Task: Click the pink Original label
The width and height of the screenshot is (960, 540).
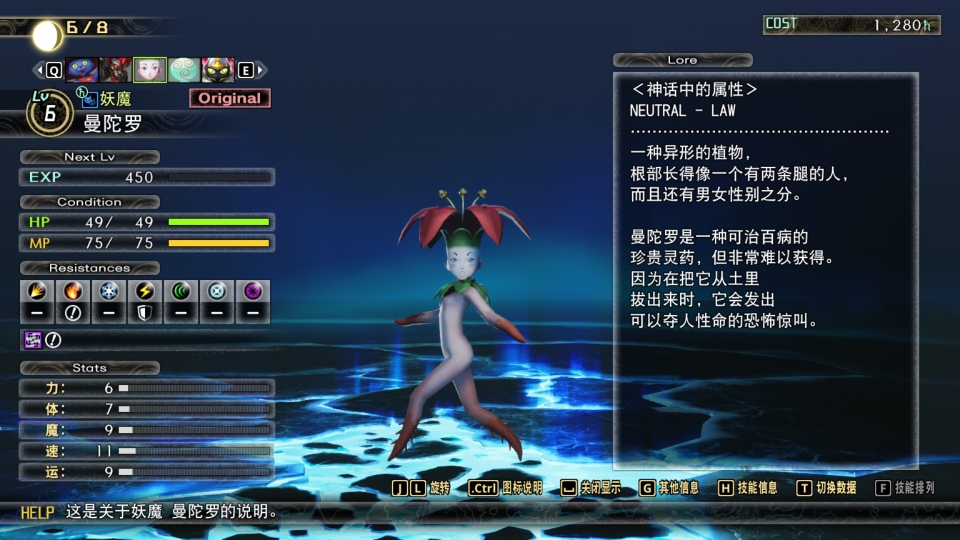Action: (x=229, y=98)
